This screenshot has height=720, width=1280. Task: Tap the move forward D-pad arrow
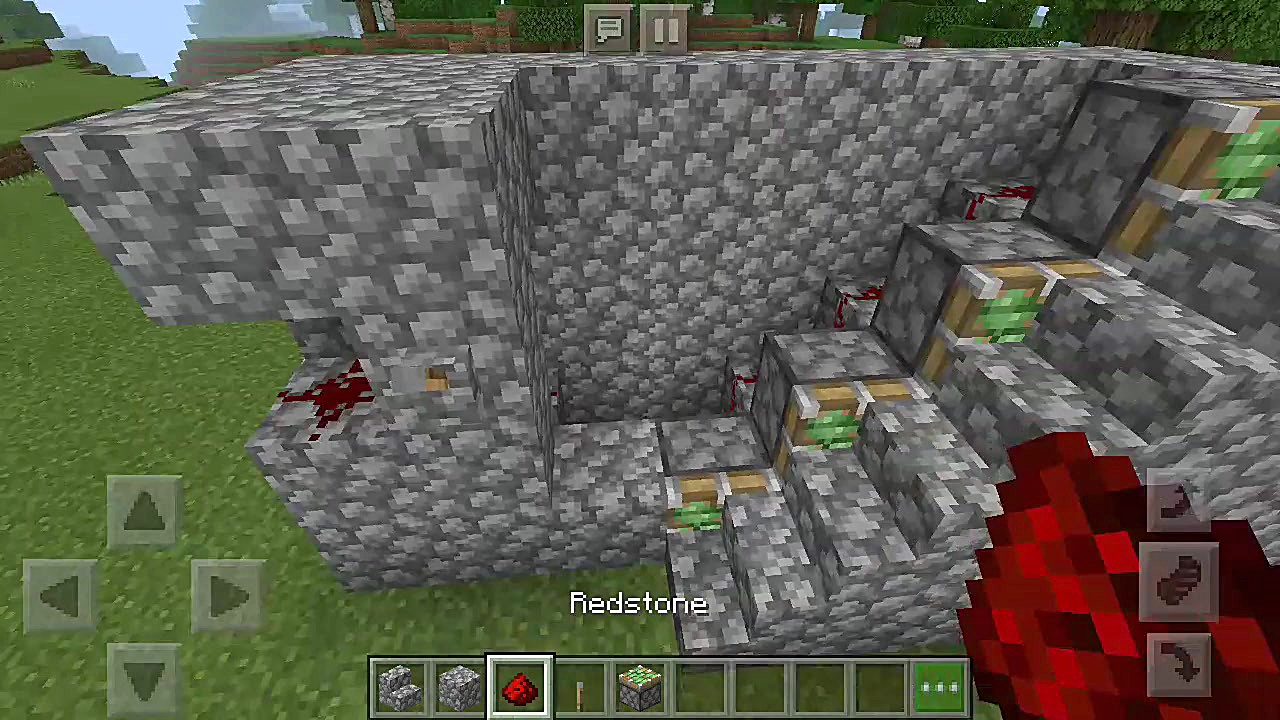(144, 511)
